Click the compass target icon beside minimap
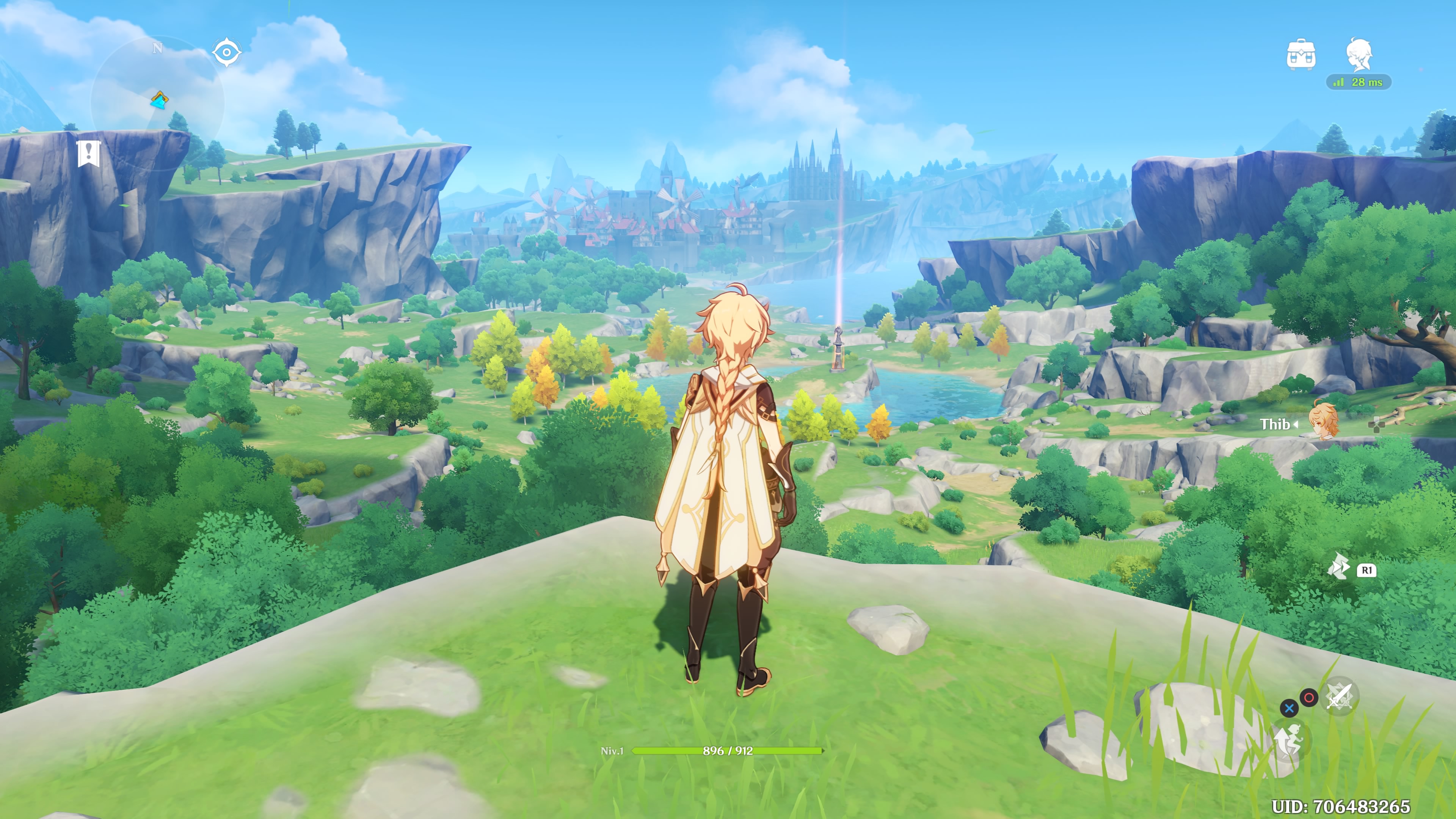1456x819 pixels. pyautogui.click(x=227, y=52)
